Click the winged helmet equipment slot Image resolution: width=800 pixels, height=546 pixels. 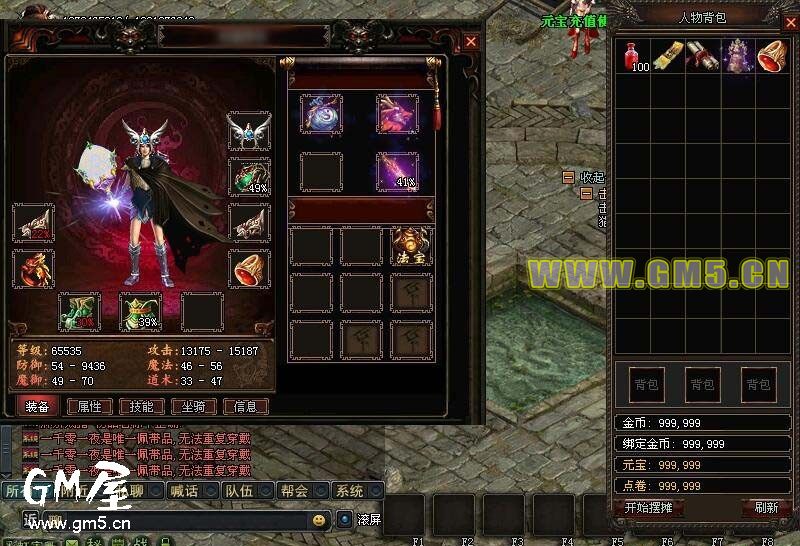pyautogui.click(x=248, y=133)
